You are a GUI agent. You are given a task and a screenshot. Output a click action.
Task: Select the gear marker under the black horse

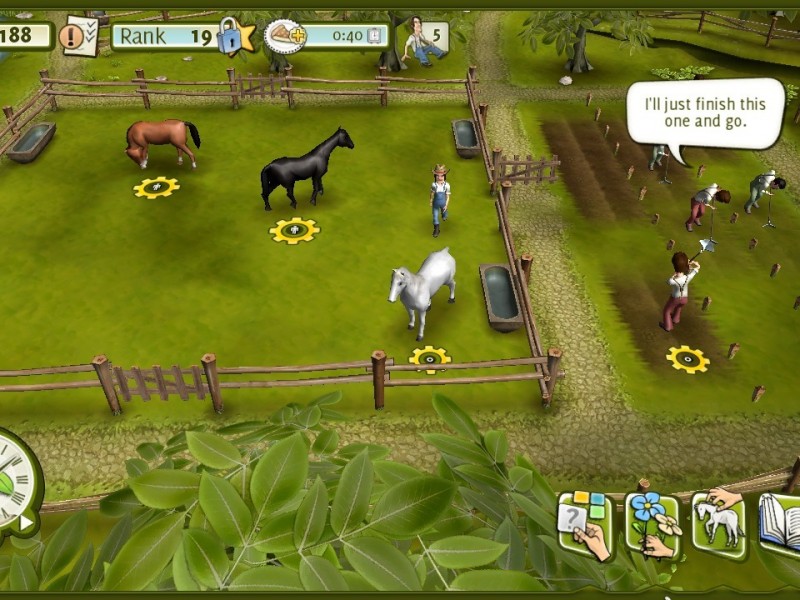(x=294, y=231)
